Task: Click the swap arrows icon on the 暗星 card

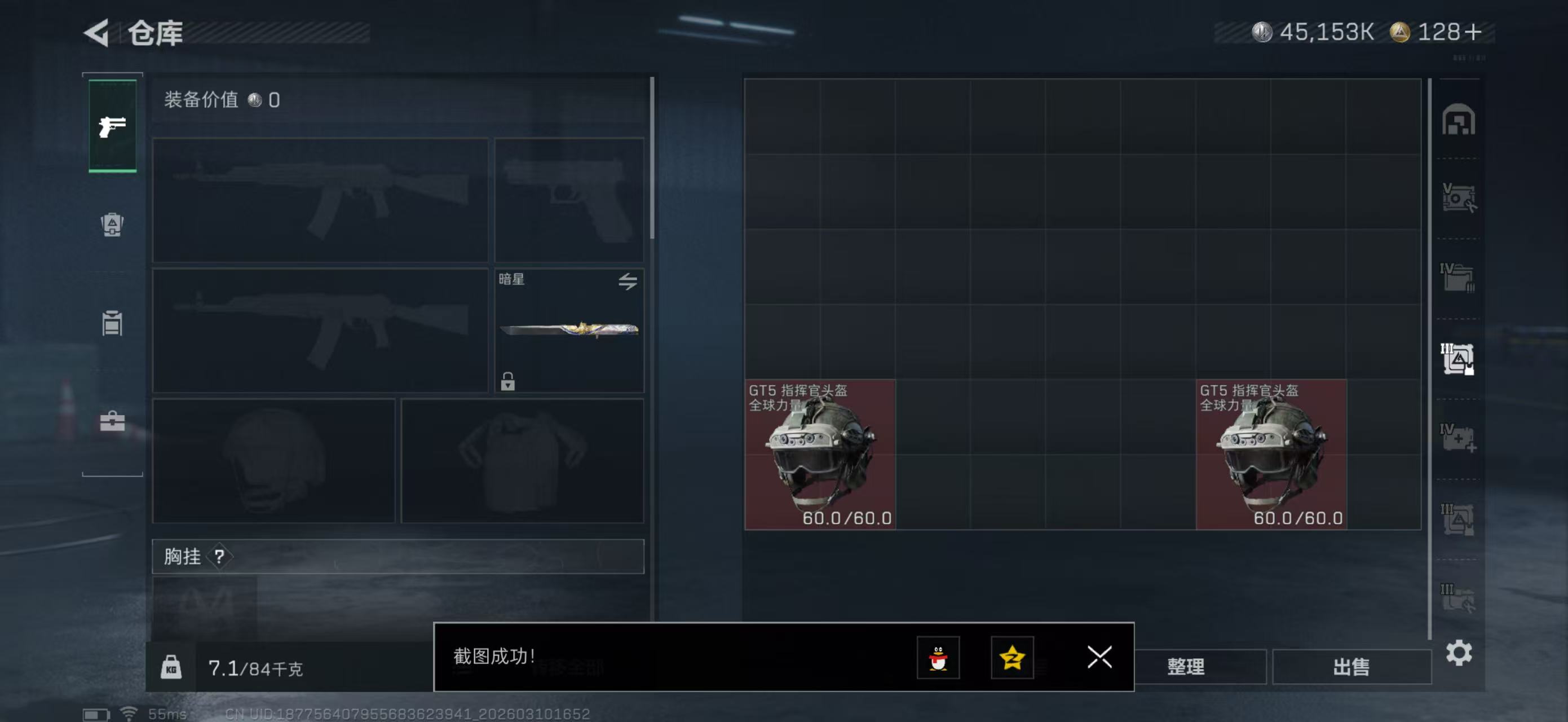Action: [x=628, y=281]
